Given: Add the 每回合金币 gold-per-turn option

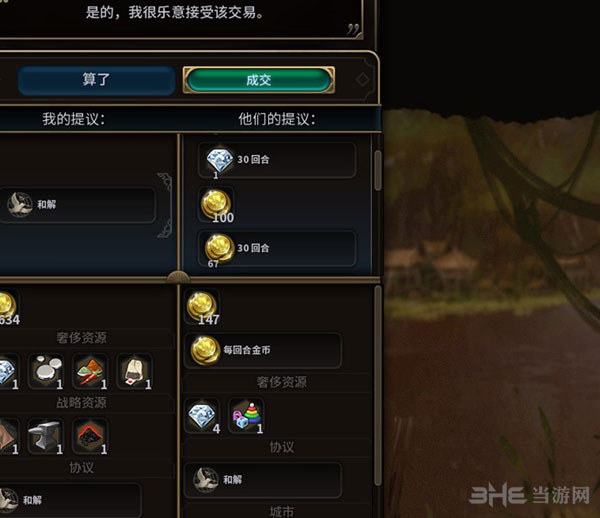Looking at the screenshot, I should 264,350.
